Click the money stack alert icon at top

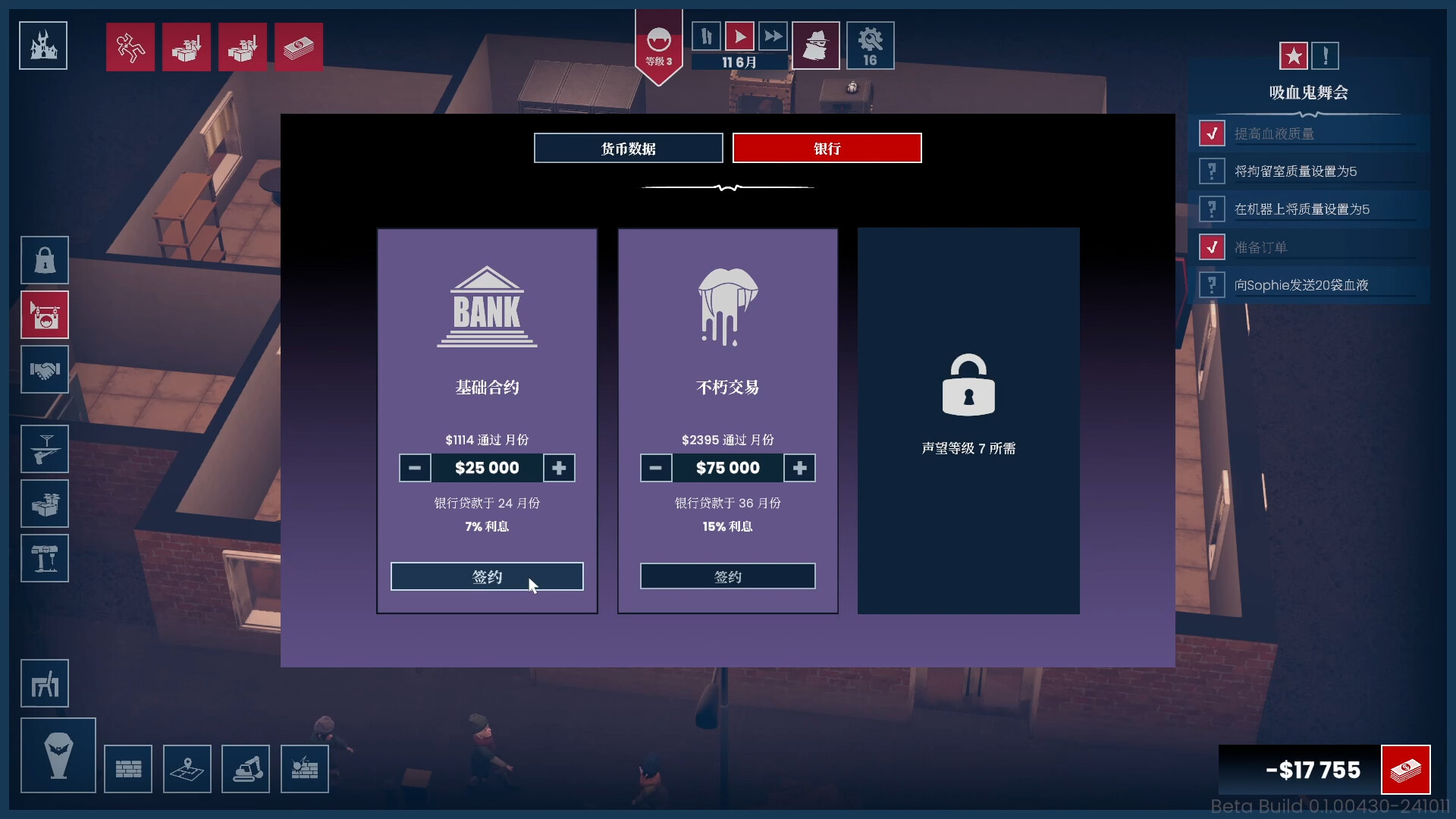(298, 46)
